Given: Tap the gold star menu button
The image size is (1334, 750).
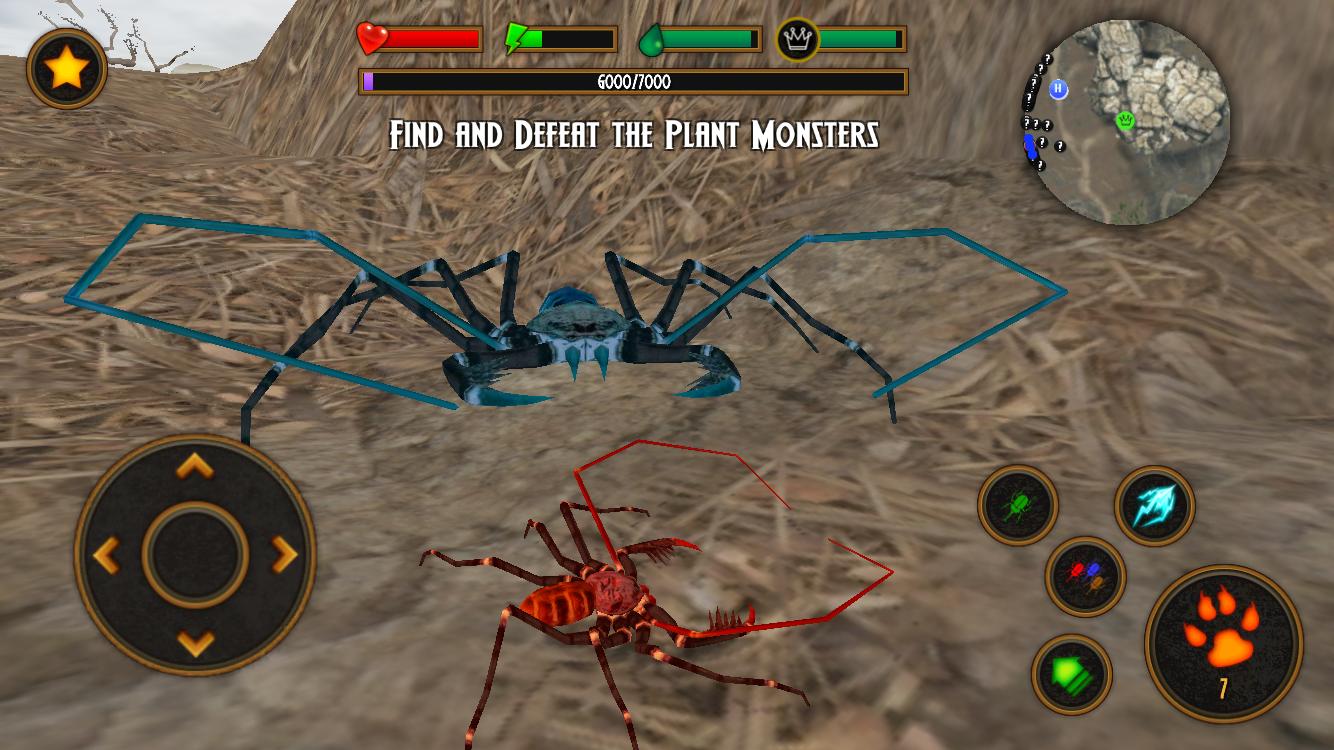Looking at the screenshot, I should pyautogui.click(x=67, y=68).
